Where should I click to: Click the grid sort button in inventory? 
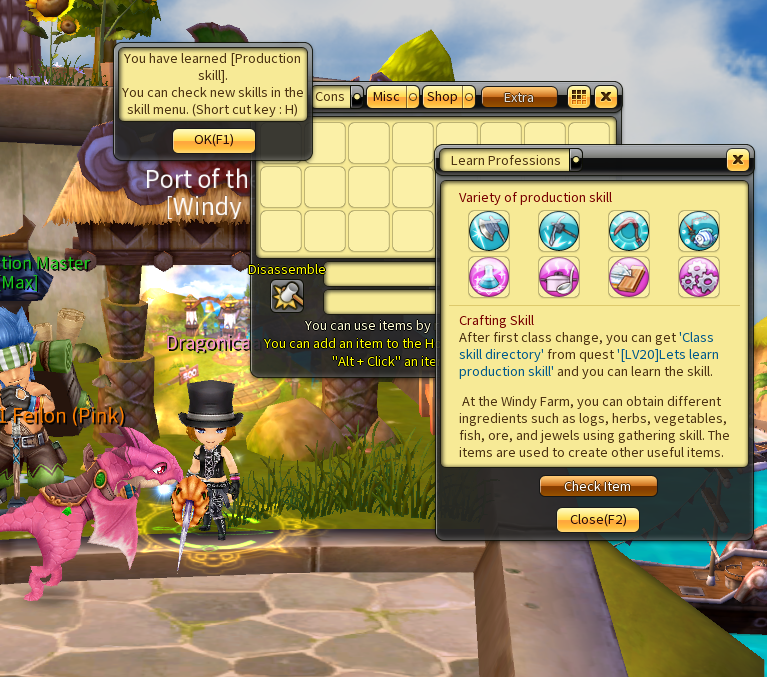click(578, 97)
